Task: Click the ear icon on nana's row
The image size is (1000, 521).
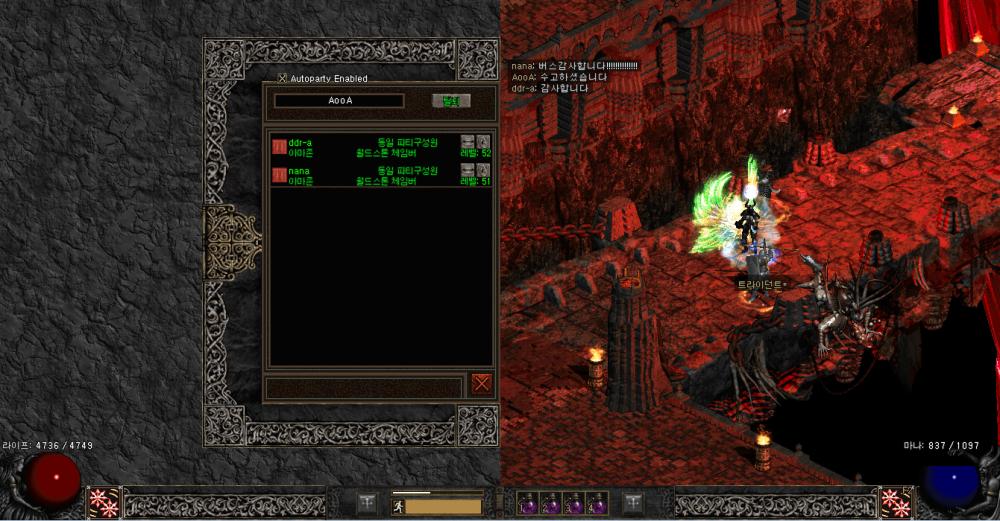Action: point(483,170)
